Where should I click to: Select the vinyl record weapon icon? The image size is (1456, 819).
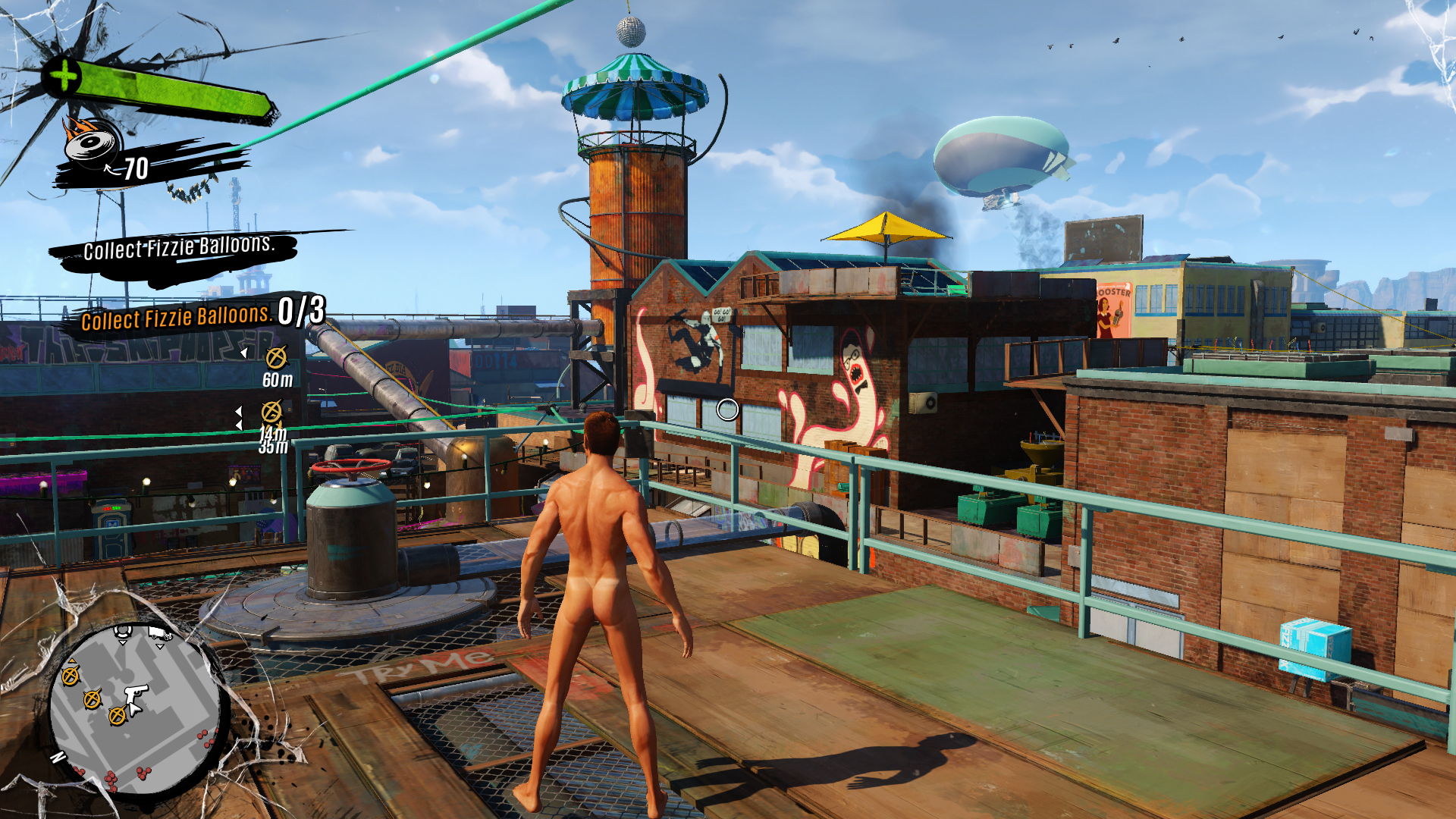93,140
